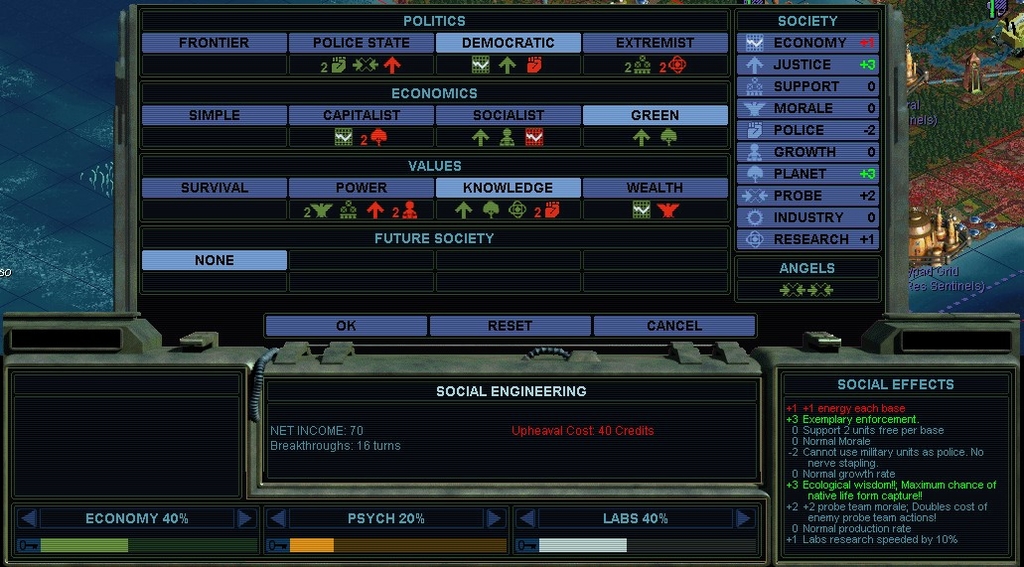Screen dimensions: 1024x567
Task: Increase the Labs allocation arrow
Action: [x=743, y=518]
